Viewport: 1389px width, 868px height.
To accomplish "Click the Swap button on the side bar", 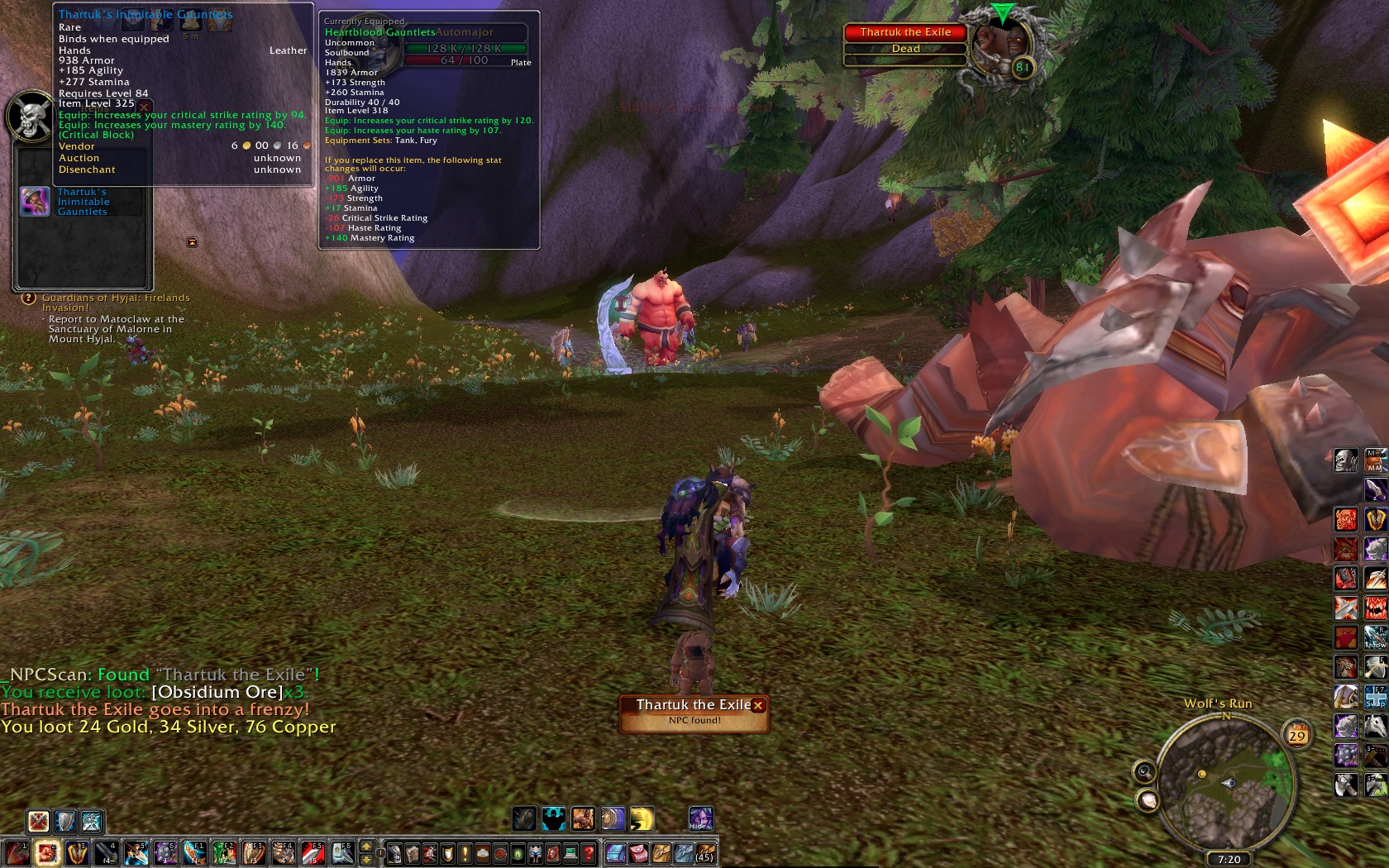I will point(1375,696).
